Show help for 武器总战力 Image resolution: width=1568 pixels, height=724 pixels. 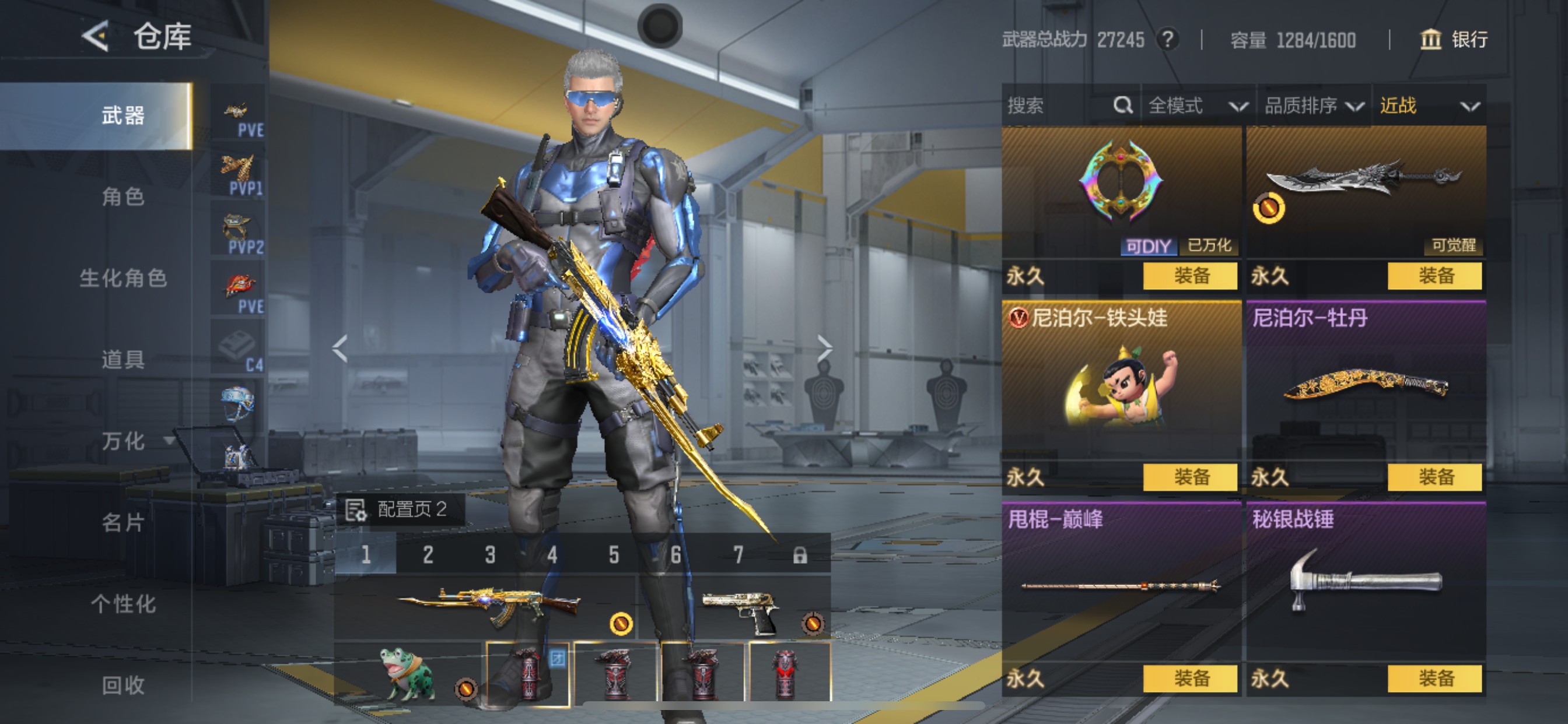pyautogui.click(x=1167, y=40)
